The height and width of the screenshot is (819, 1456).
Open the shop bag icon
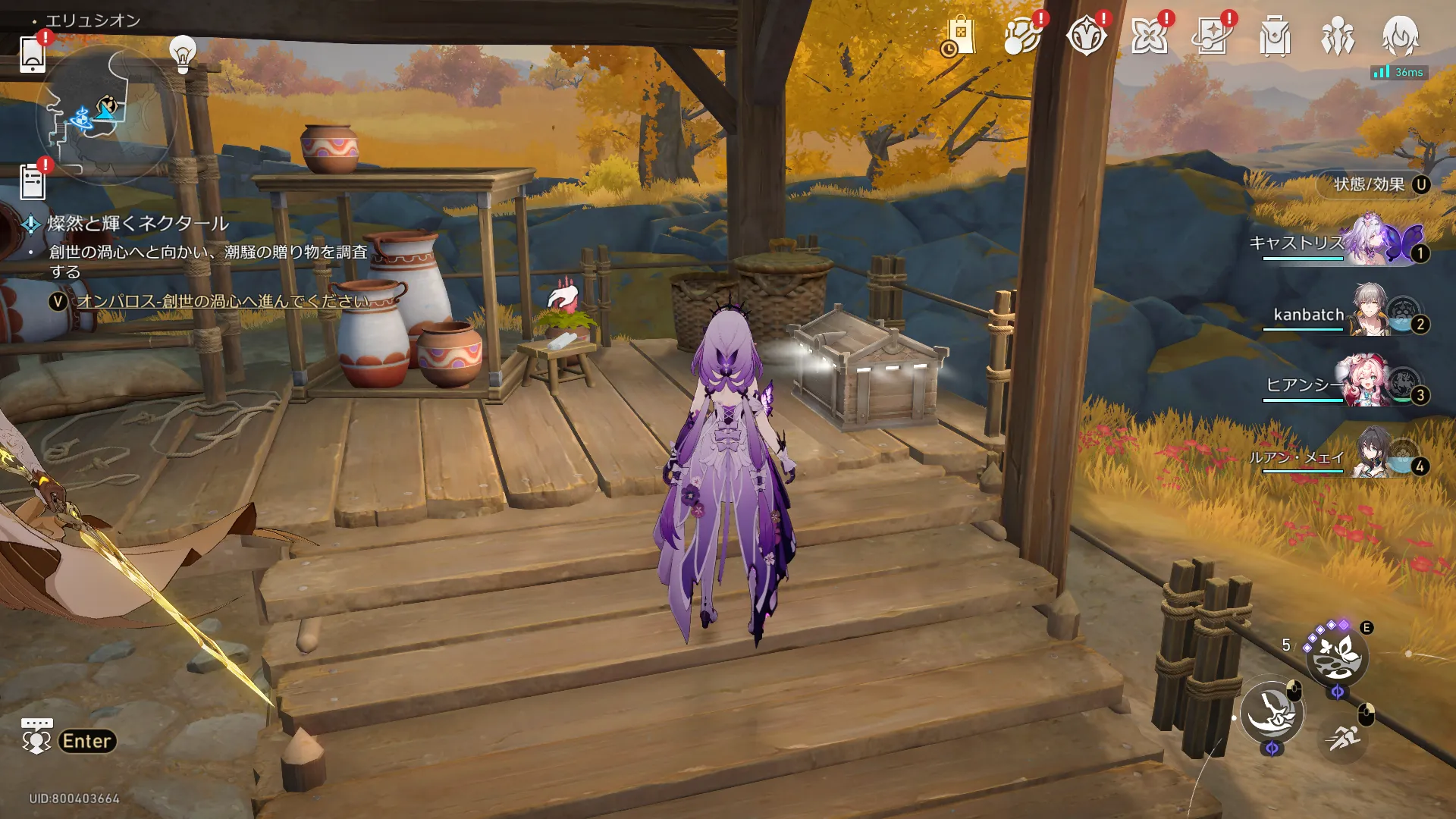[960, 36]
